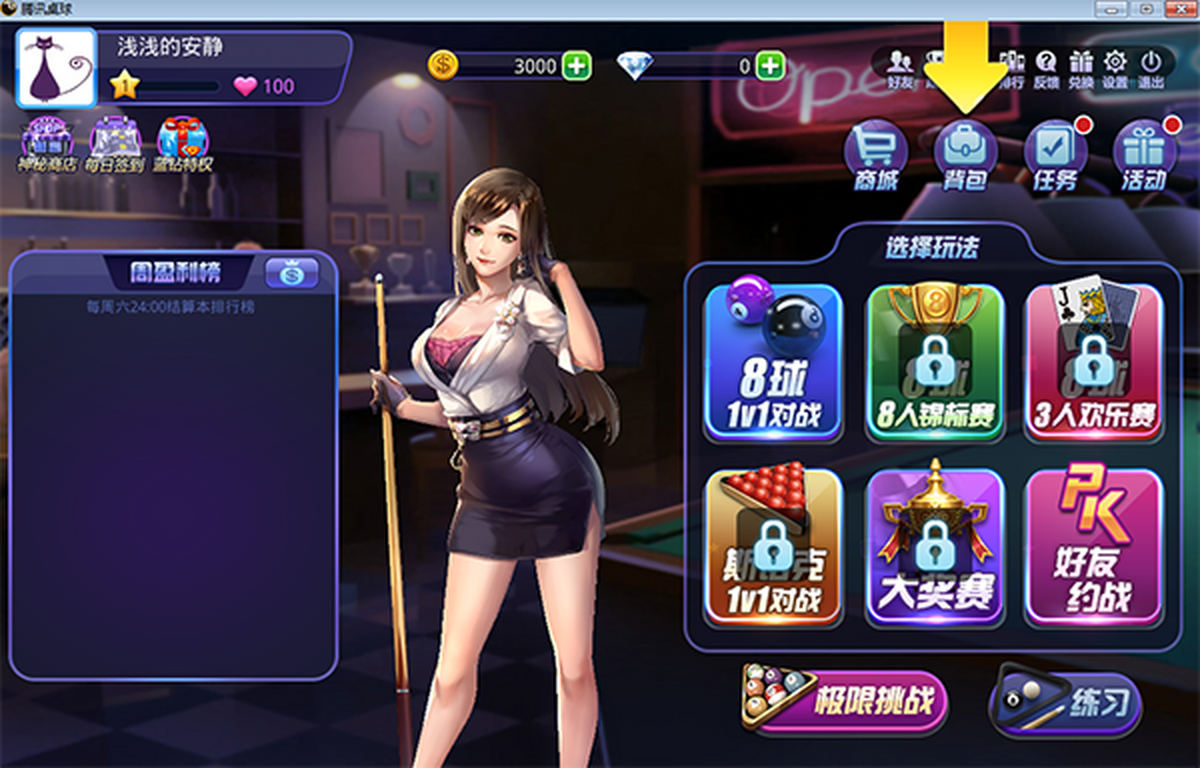Screen dimensions: 1200x768
Task: Click the 退出 power icon to exit
Action: tap(1150, 68)
